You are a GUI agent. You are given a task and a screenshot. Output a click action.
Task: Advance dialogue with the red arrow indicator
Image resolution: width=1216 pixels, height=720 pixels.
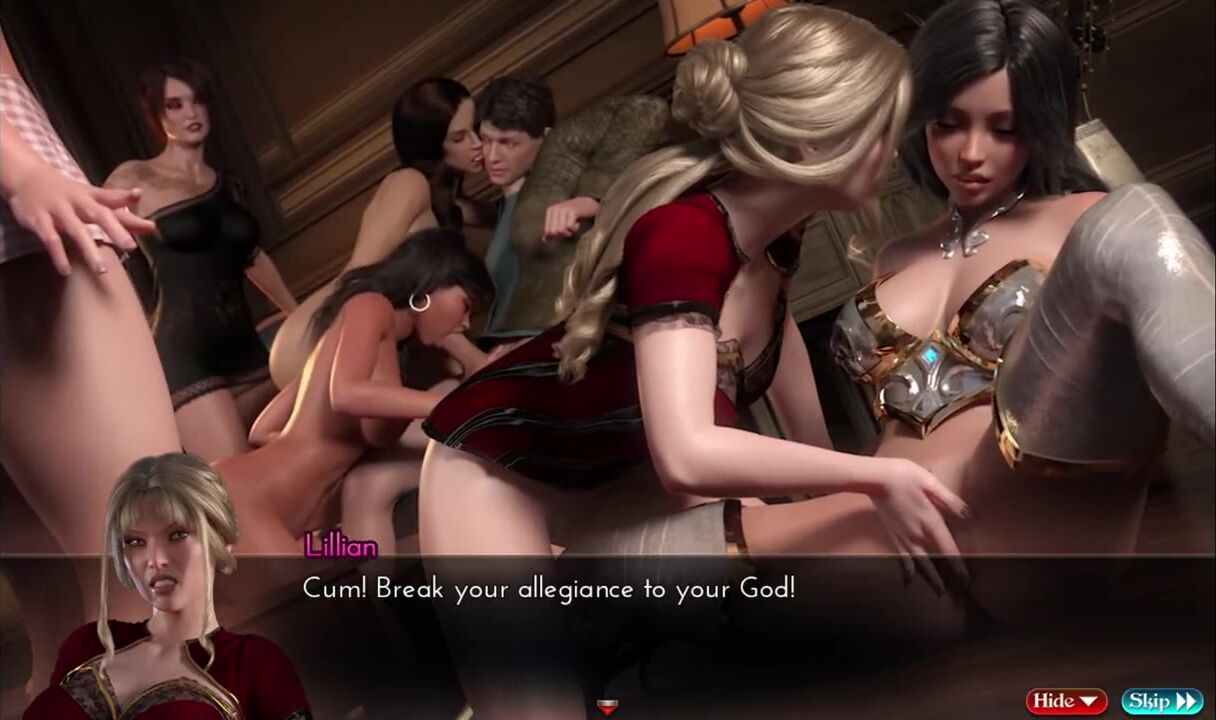(606, 708)
